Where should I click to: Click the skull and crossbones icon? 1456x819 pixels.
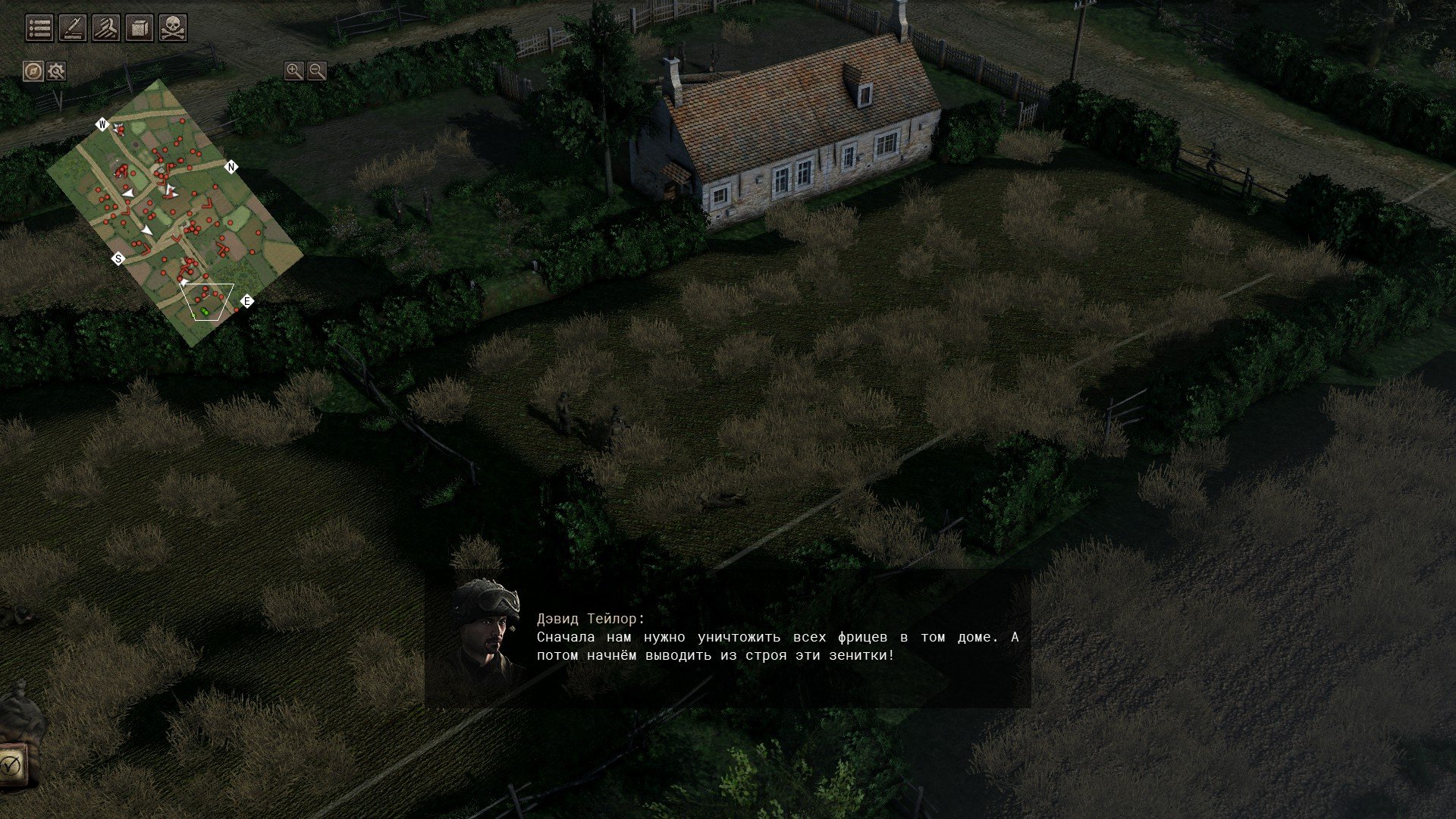click(173, 28)
